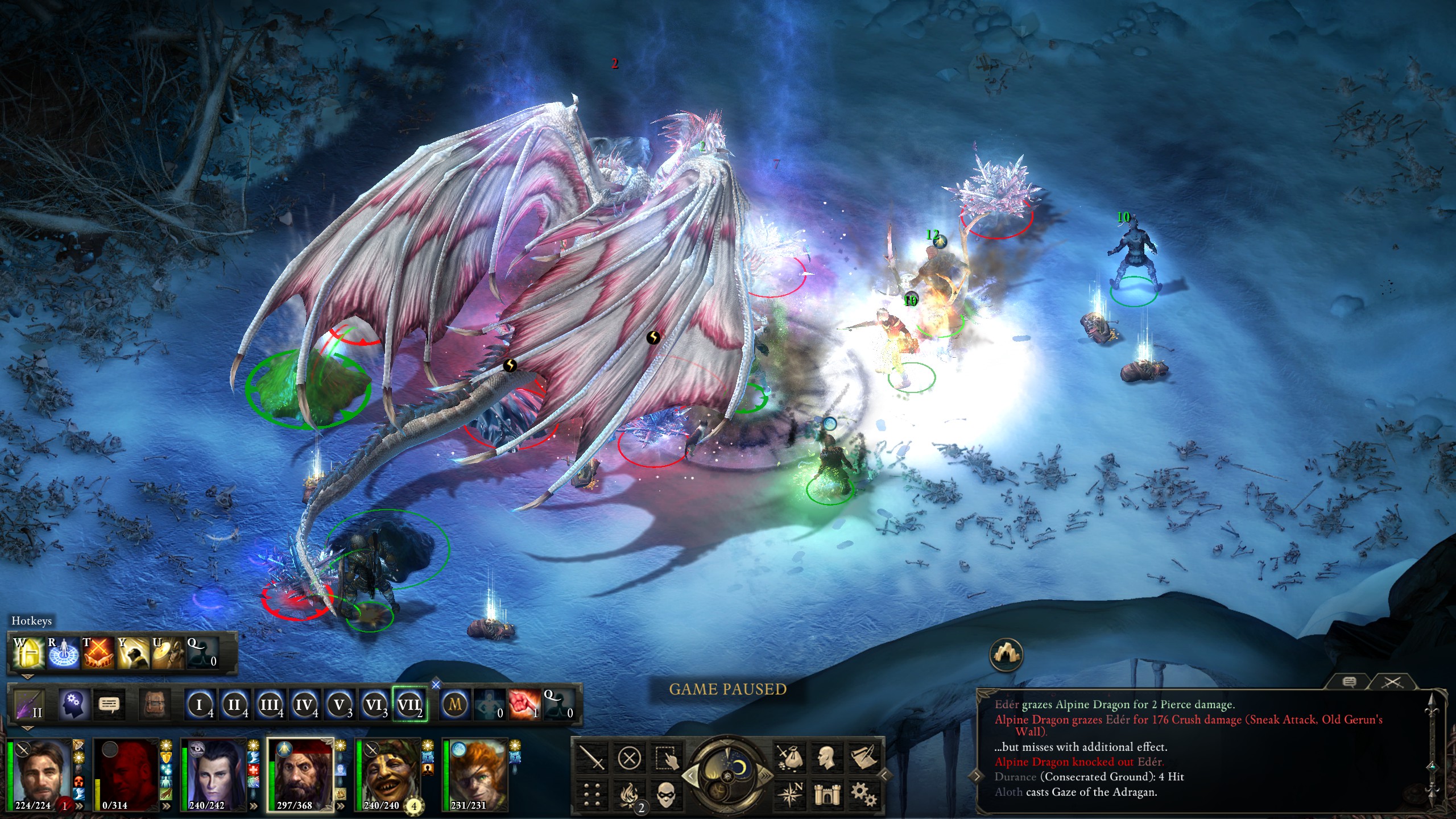Select the golden helmet hotkey ability
The image size is (1456, 819).
pos(28,653)
